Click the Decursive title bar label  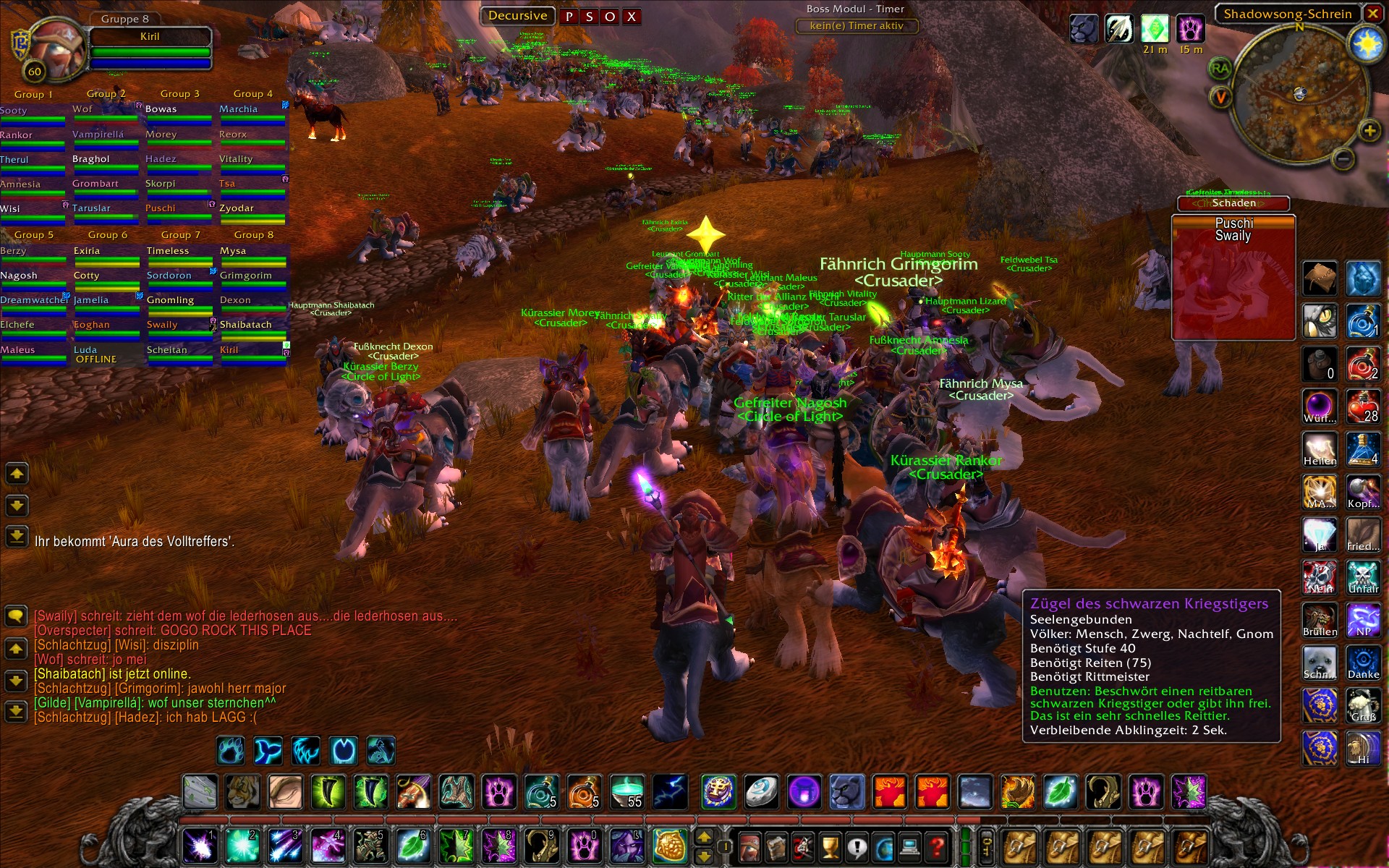coord(518,15)
